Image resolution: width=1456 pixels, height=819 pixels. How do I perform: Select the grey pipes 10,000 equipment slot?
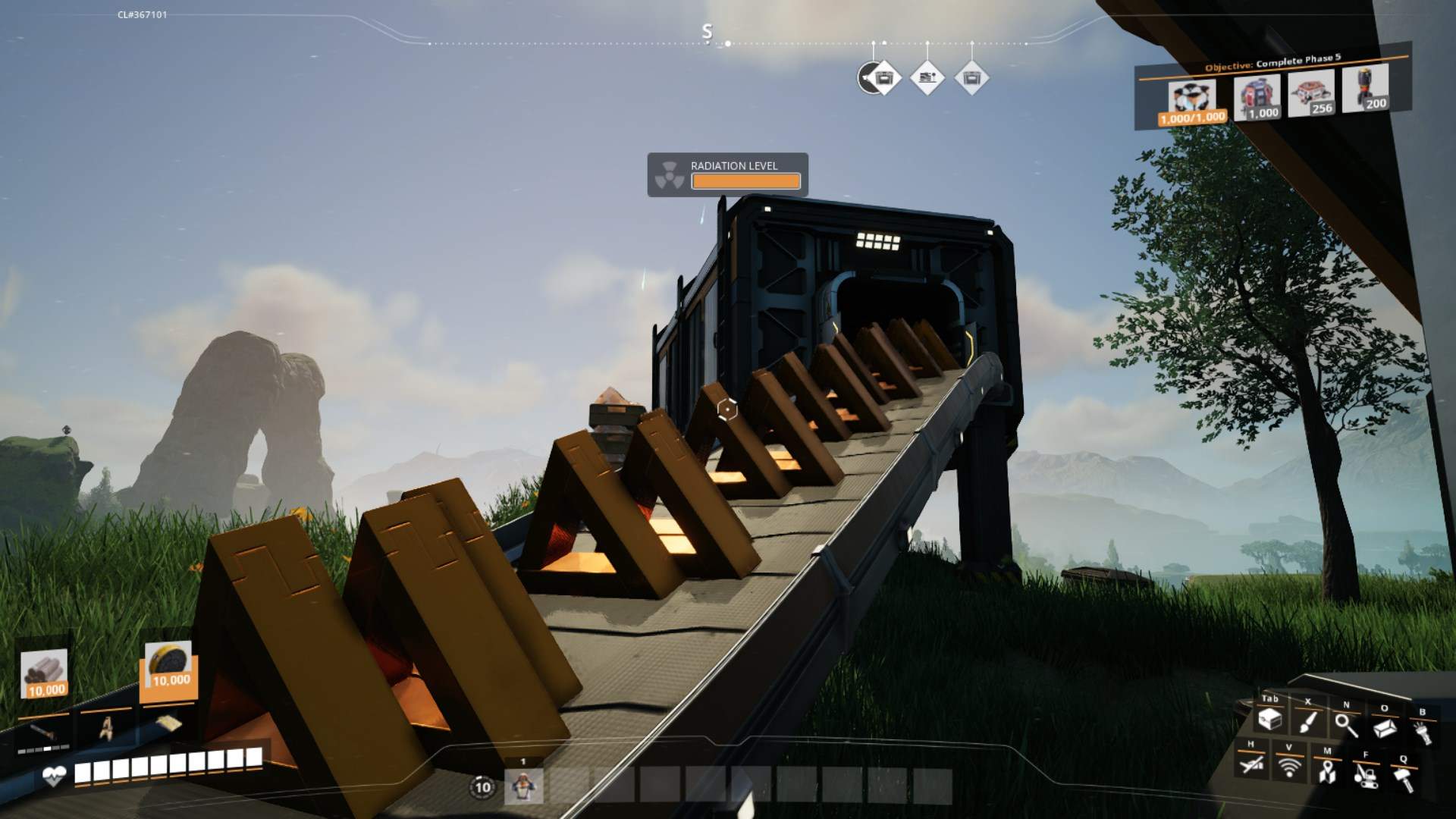click(x=45, y=674)
